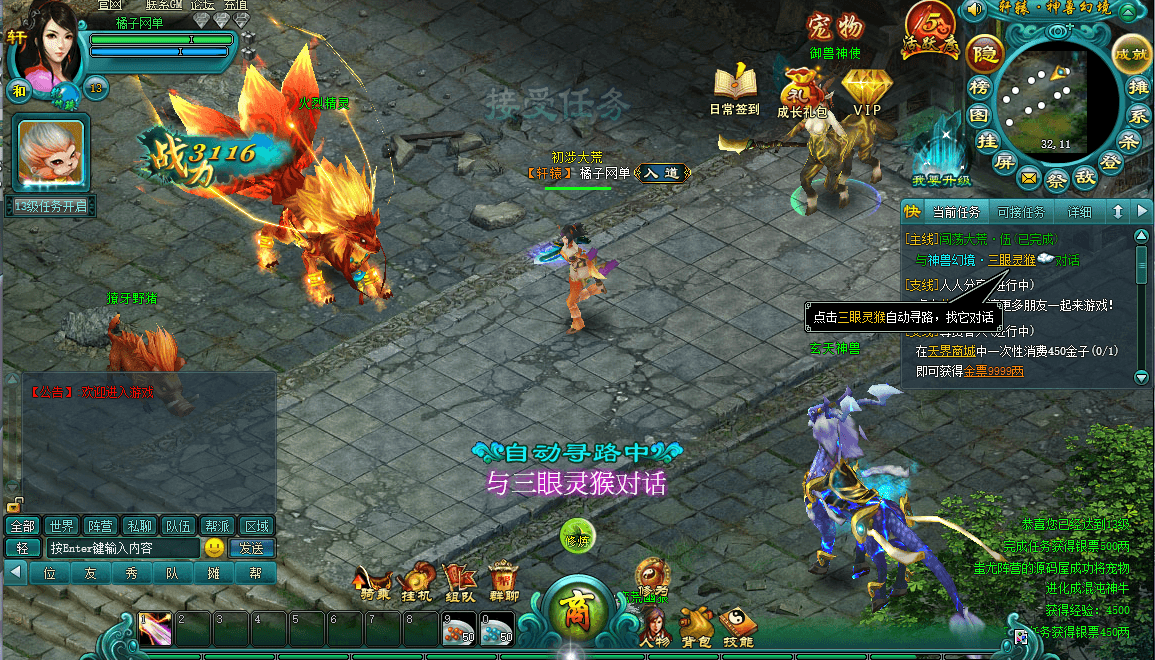This screenshot has height=660, width=1155.
Task: Open the 活跃度 activity badge
Action: point(927,30)
